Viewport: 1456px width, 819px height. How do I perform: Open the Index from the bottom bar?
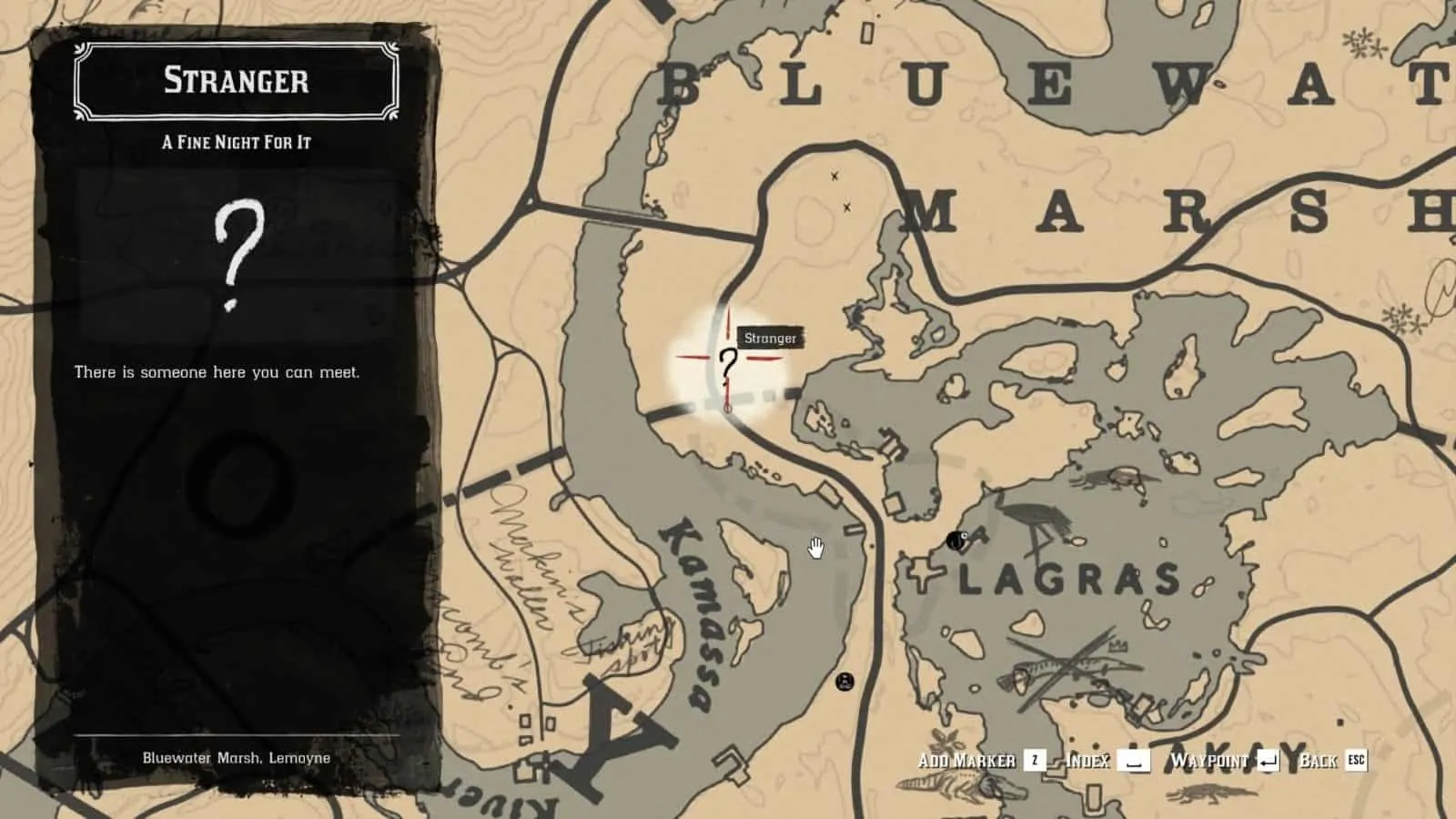point(1085,761)
